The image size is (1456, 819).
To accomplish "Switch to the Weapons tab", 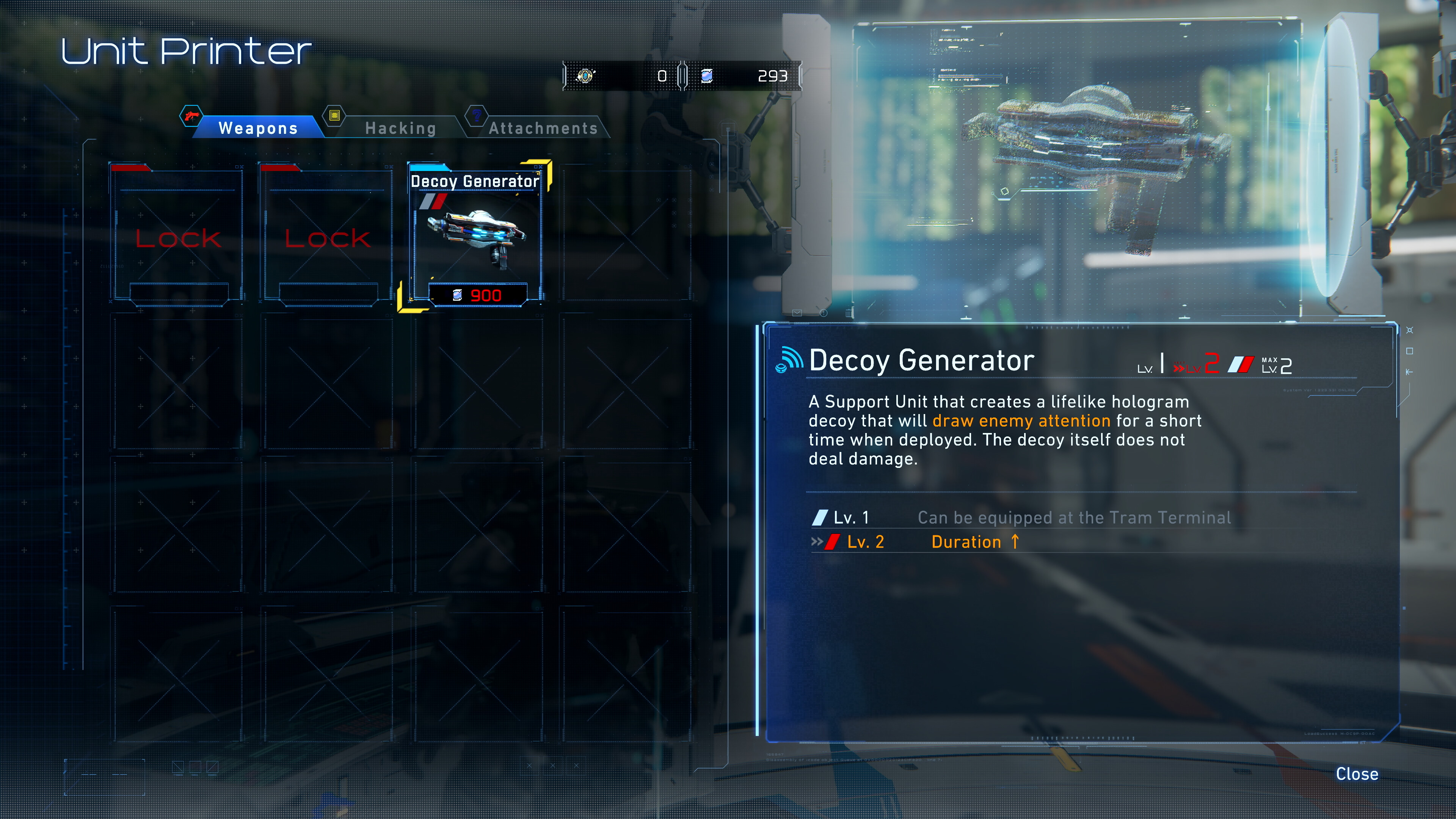I will pos(258,128).
